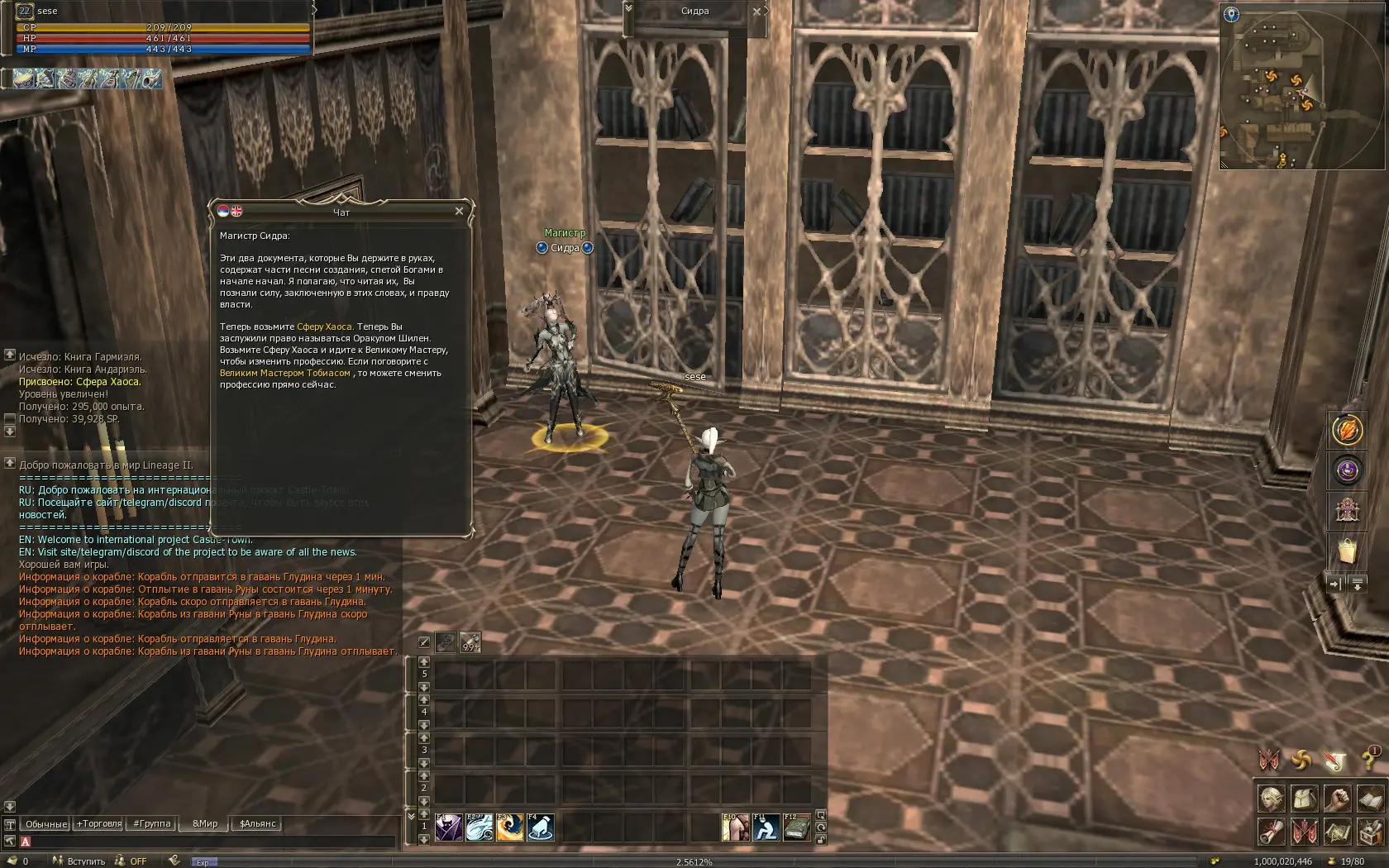Open the &Мир chat tab
This screenshot has height=868, width=1389.
point(205,824)
